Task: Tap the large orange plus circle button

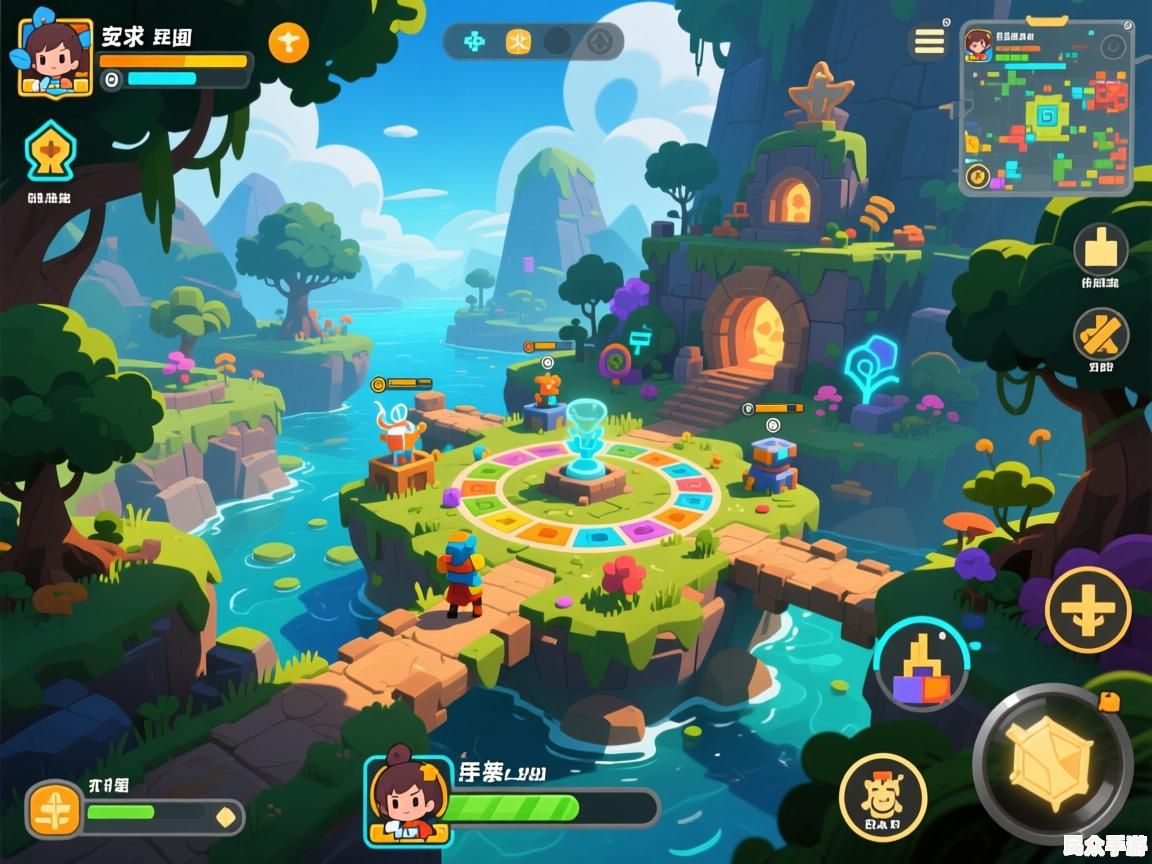Action: 1088,609
